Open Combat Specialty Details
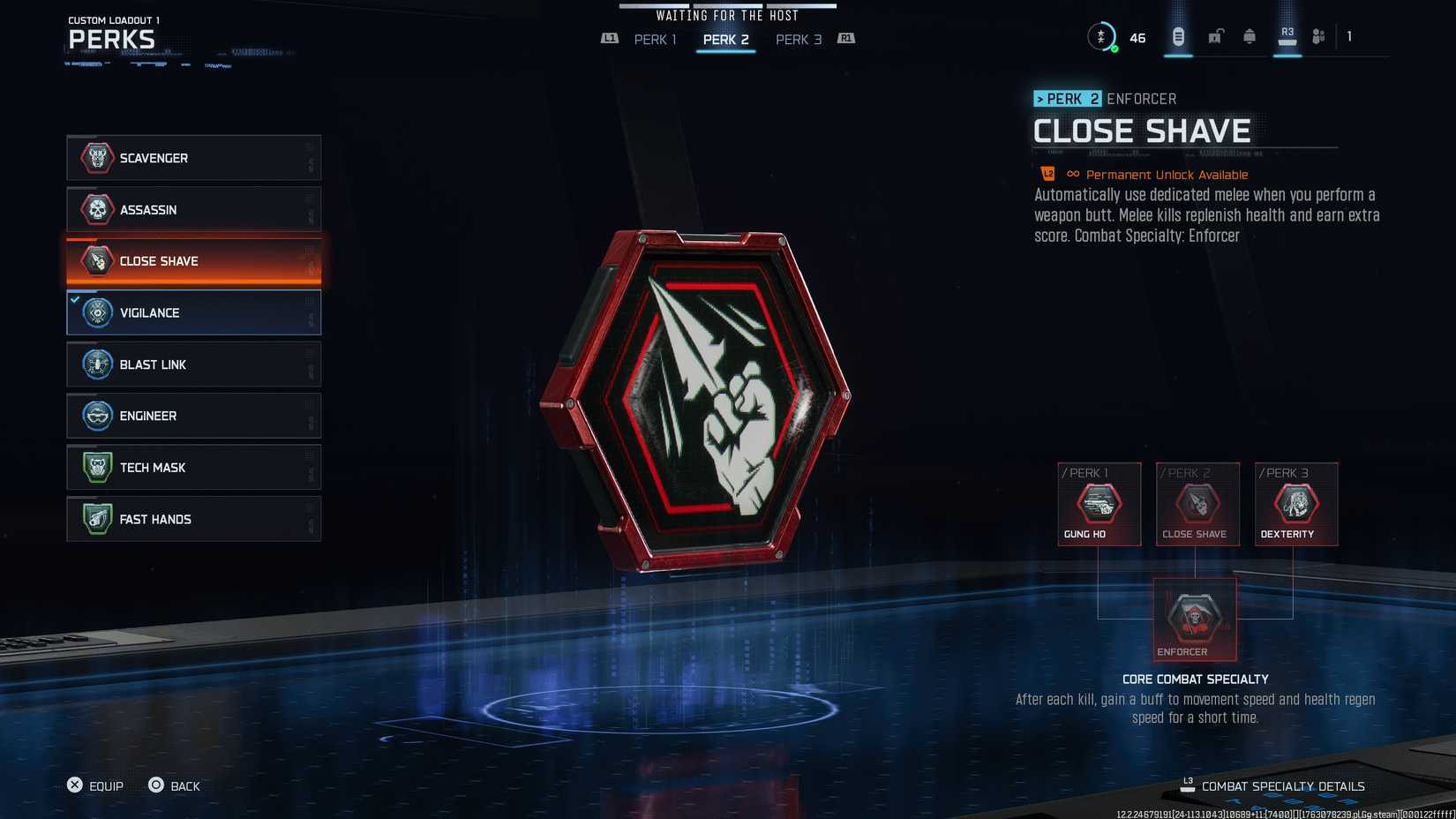Screen dimensions: 1456x819 pyautogui.click(x=1282, y=785)
